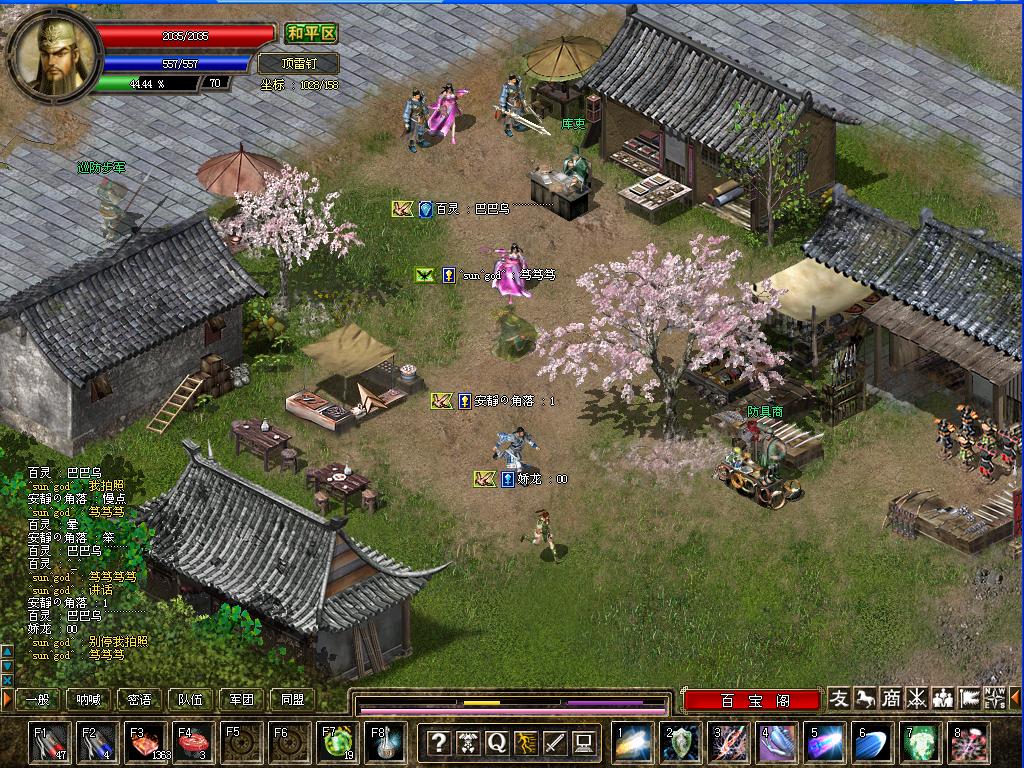This screenshot has height=768, width=1024.
Task: Toggle the sword icon button
Action: (555, 743)
